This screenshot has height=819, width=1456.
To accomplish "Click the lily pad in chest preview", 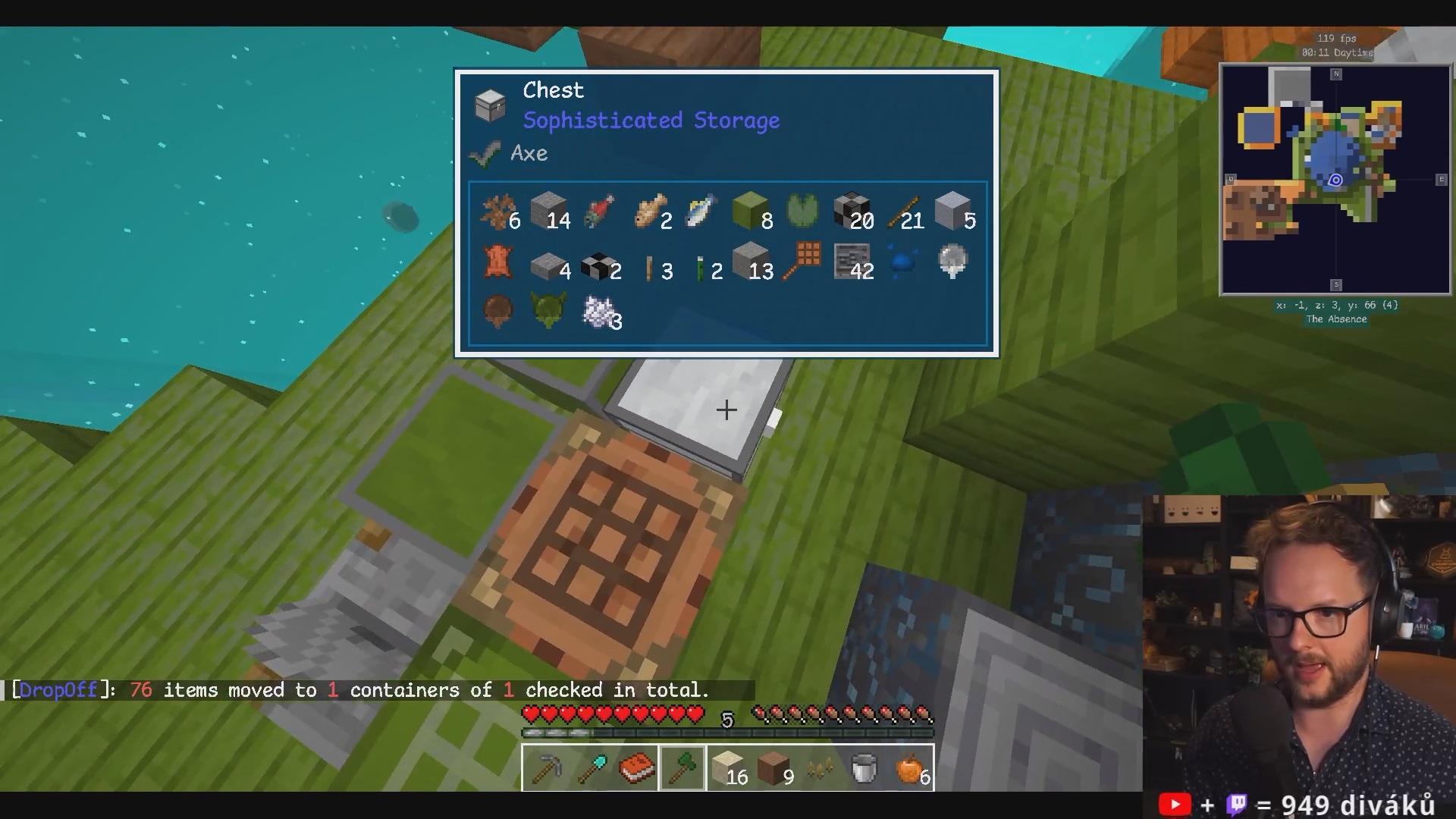I will tap(802, 211).
